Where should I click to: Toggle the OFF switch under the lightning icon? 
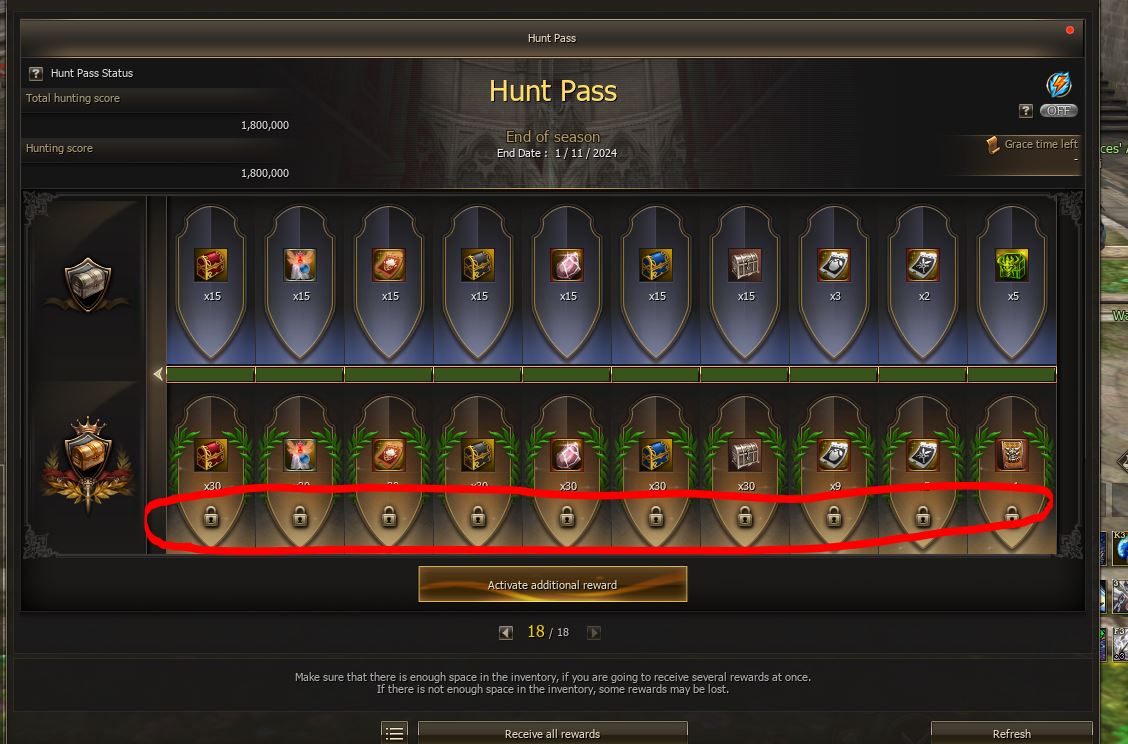tap(1058, 111)
